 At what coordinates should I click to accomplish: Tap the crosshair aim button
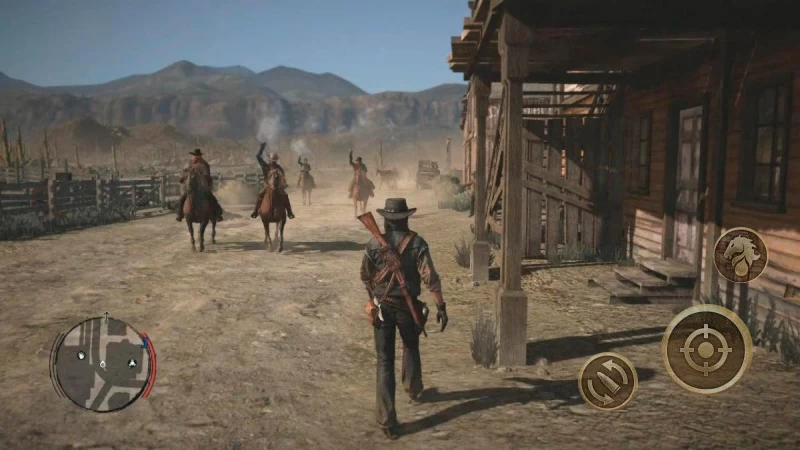[706, 348]
